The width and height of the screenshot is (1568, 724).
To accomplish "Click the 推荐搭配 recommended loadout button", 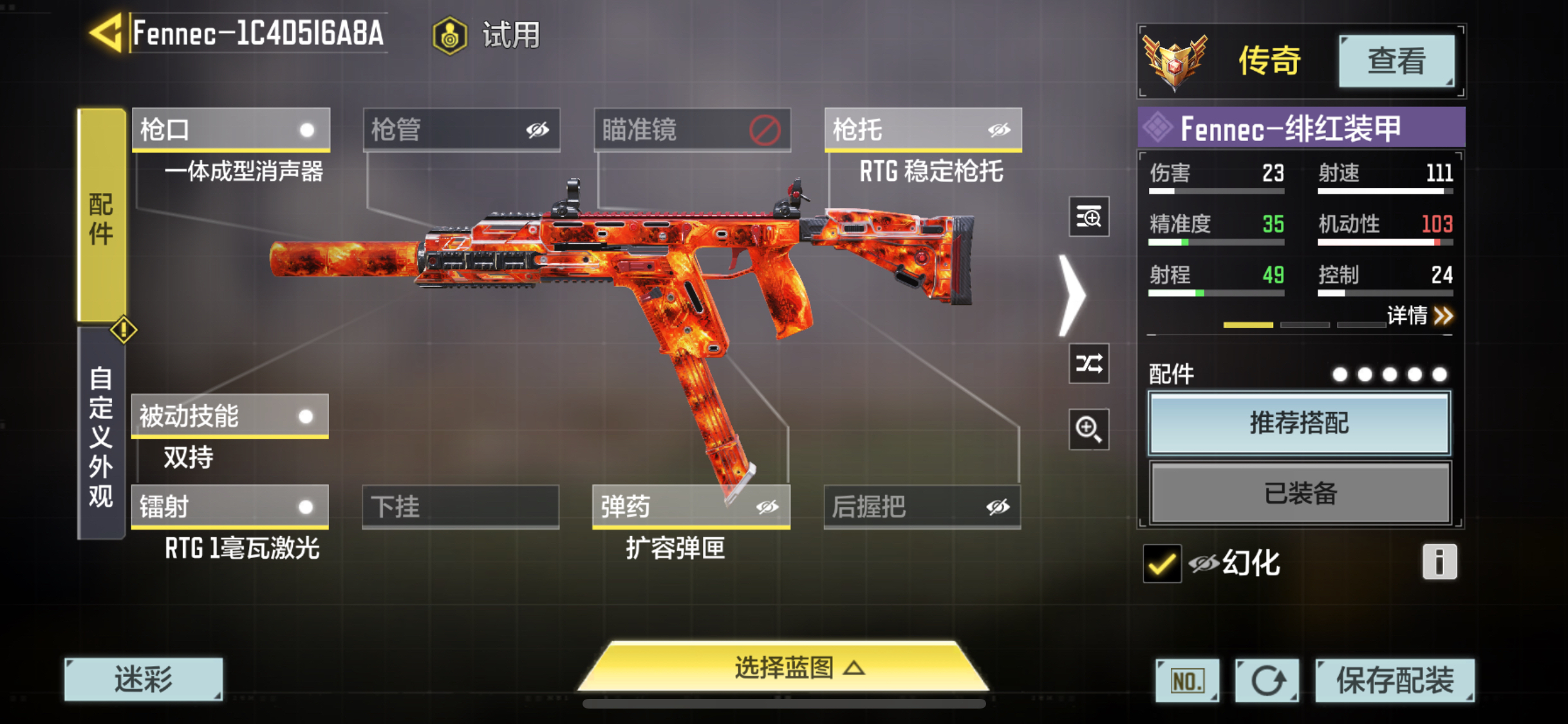I will click(1299, 423).
